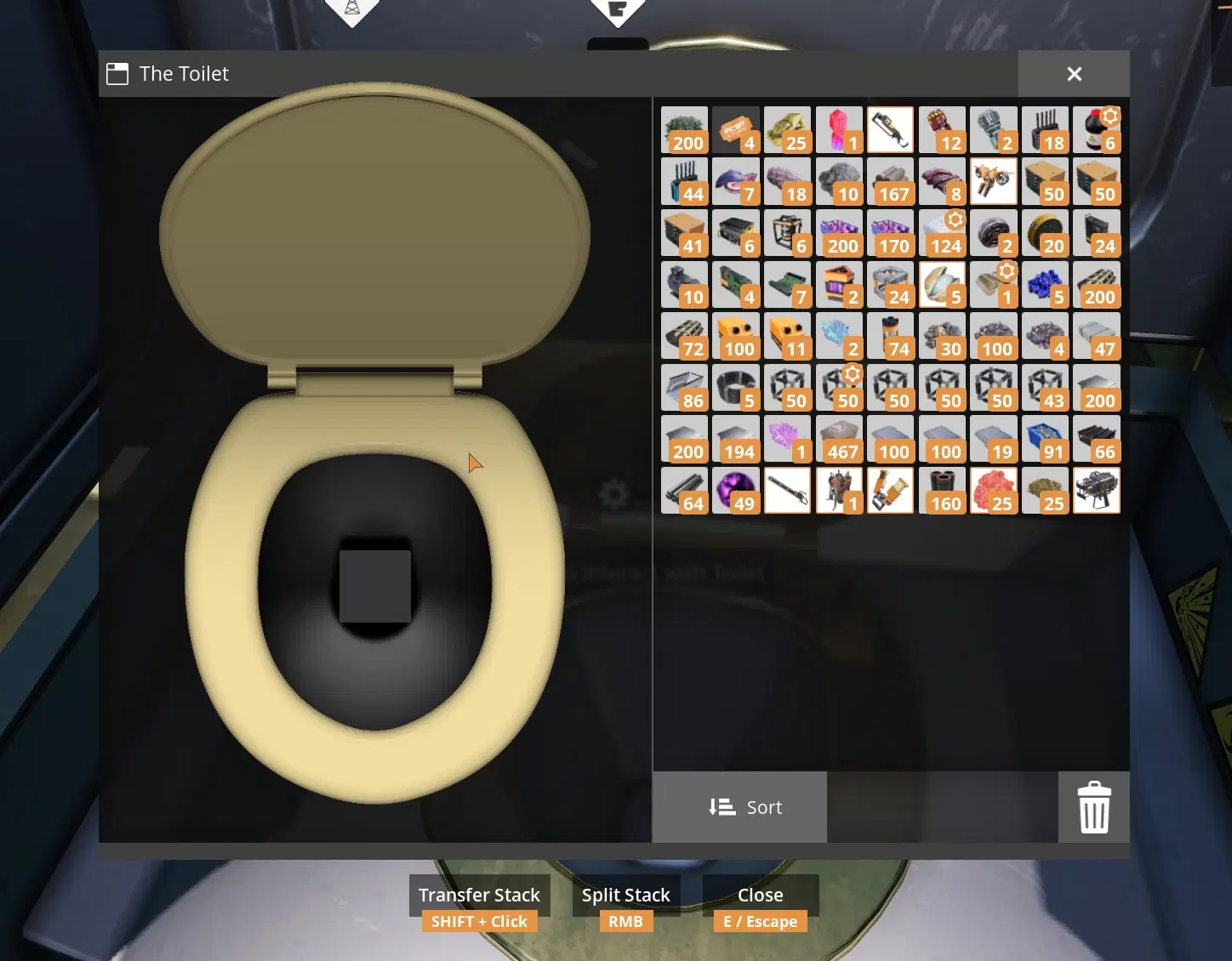
Task: Click the inventory icon beside The Toilet title
Action: click(x=117, y=73)
